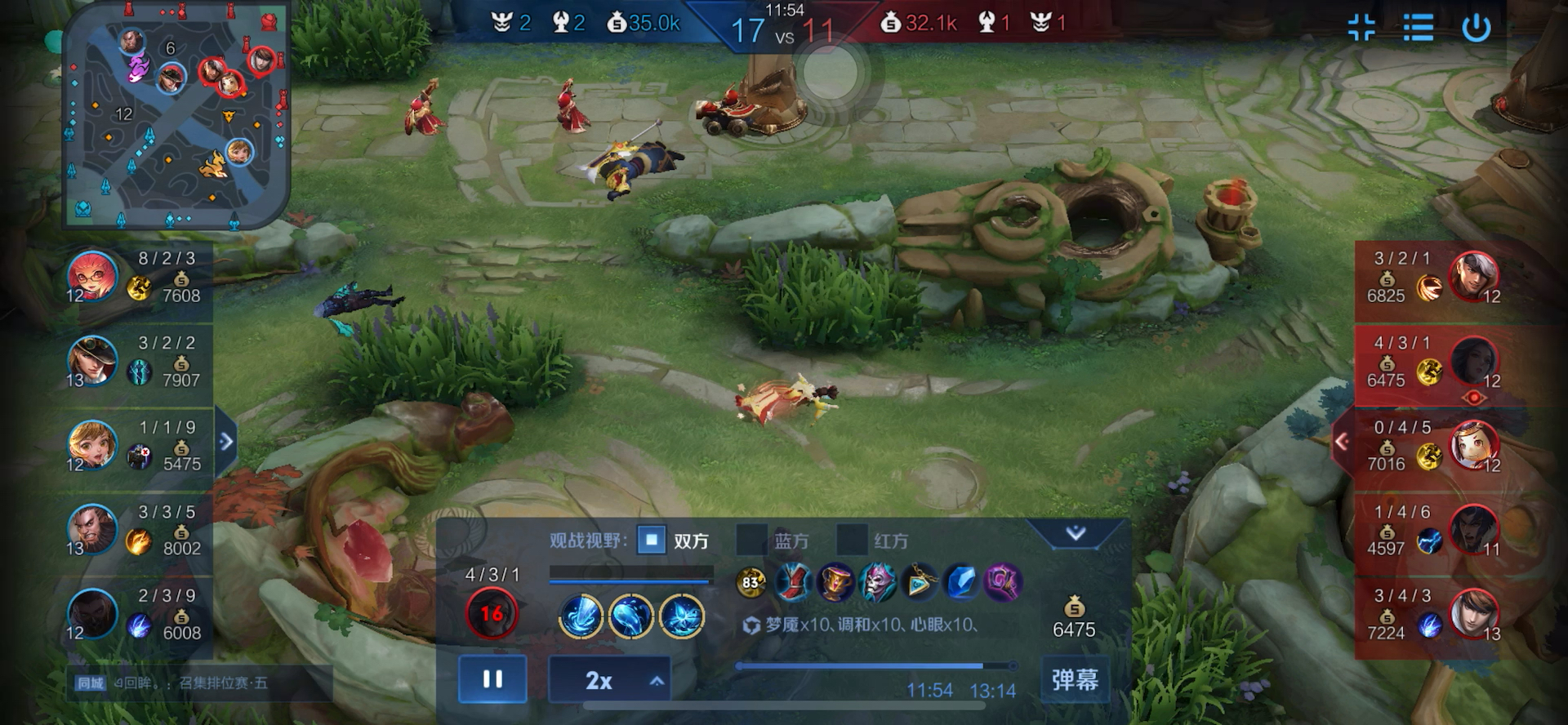The height and width of the screenshot is (725, 1568).
Task: Toggle the 弹幕 bullet comments button
Action: point(1074,679)
